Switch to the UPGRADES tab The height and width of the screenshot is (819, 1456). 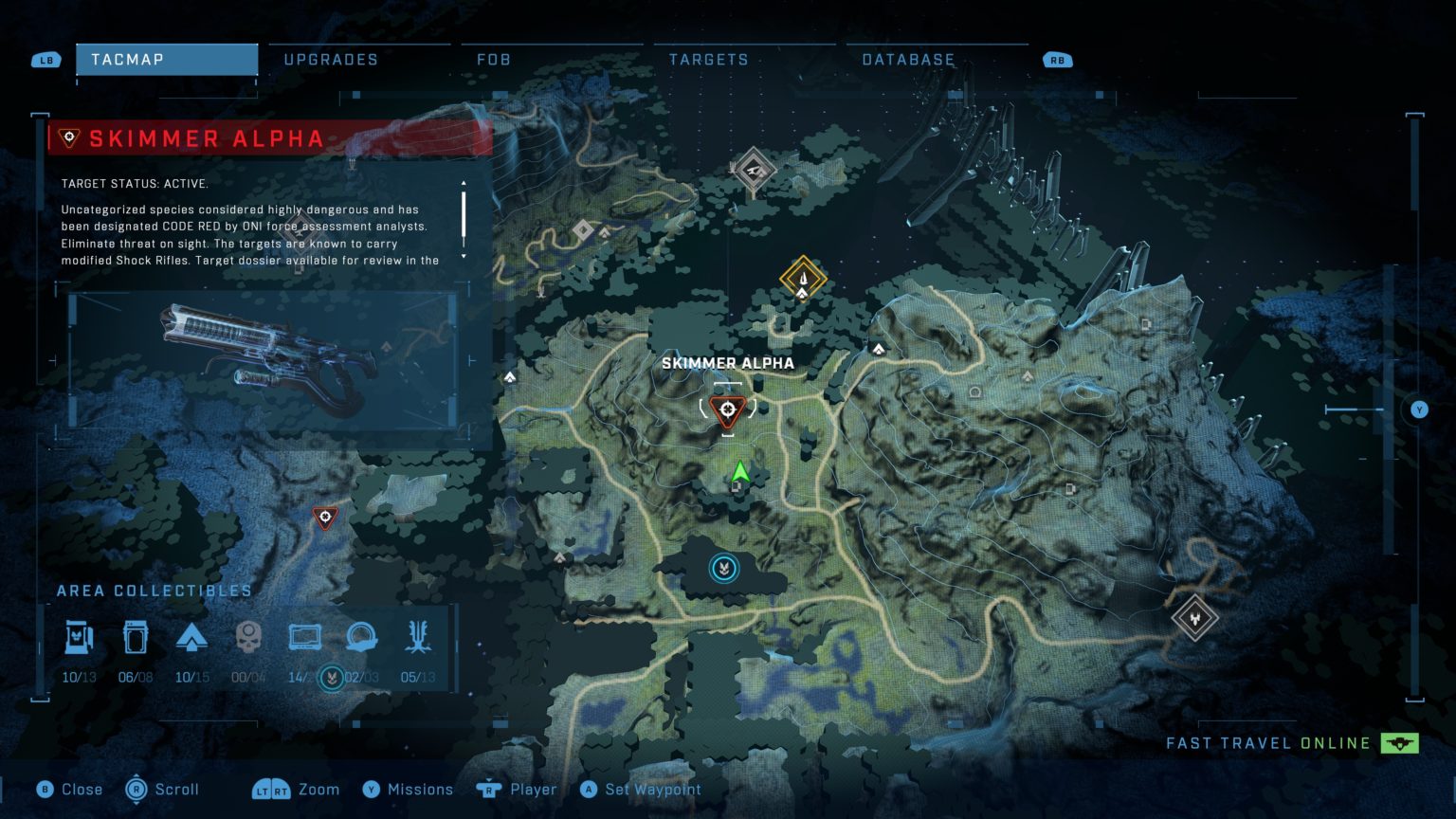pos(329,59)
